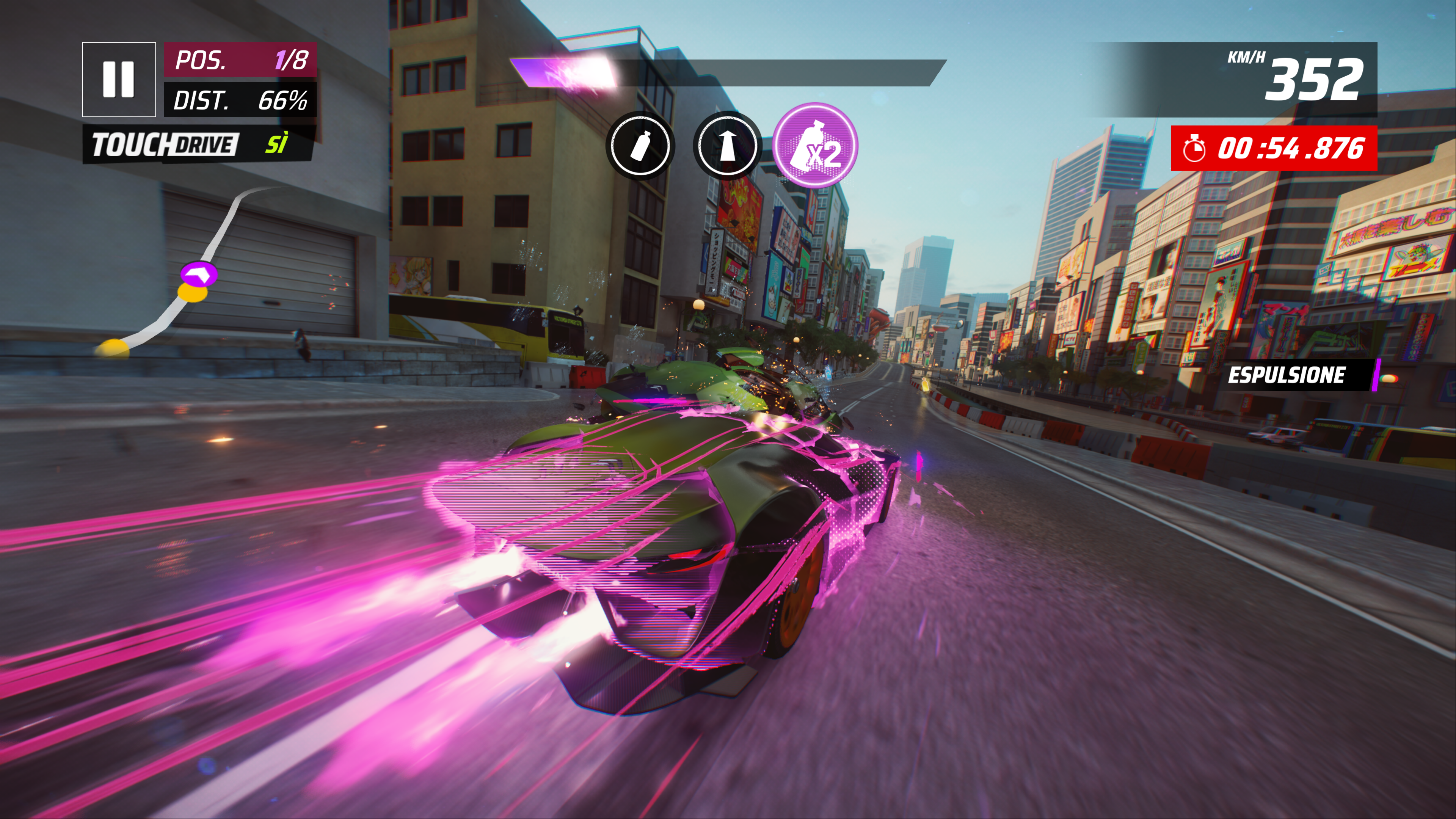Activate the purple x2 nitro icon
The height and width of the screenshot is (819, 1456).
pos(815,145)
